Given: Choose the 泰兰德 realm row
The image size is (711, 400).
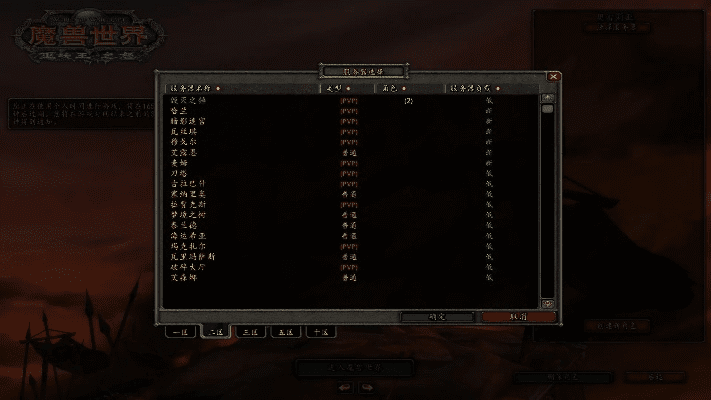Looking at the screenshot, I should point(184,225).
